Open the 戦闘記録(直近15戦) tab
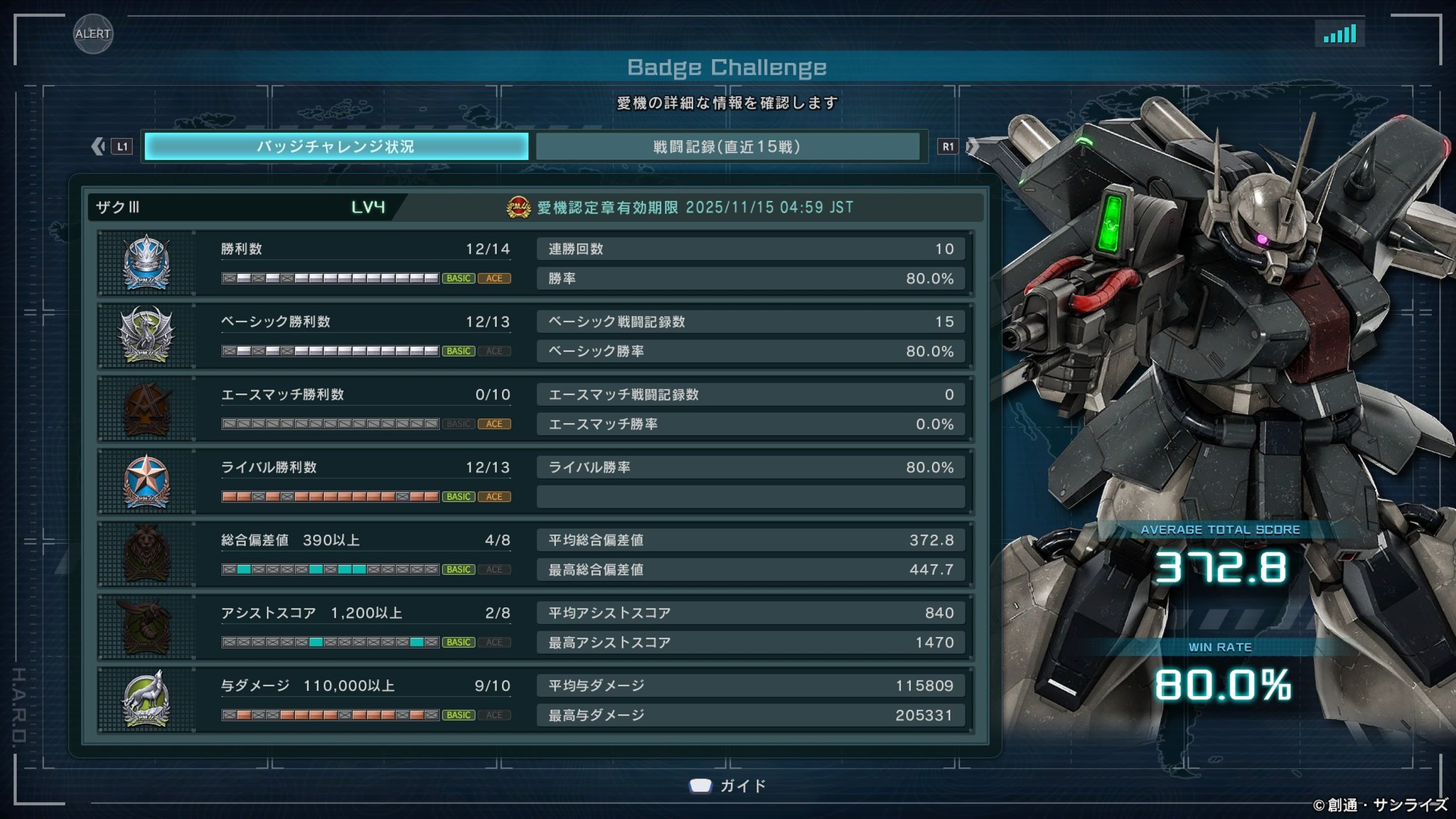This screenshot has height=819, width=1456. coord(727,146)
